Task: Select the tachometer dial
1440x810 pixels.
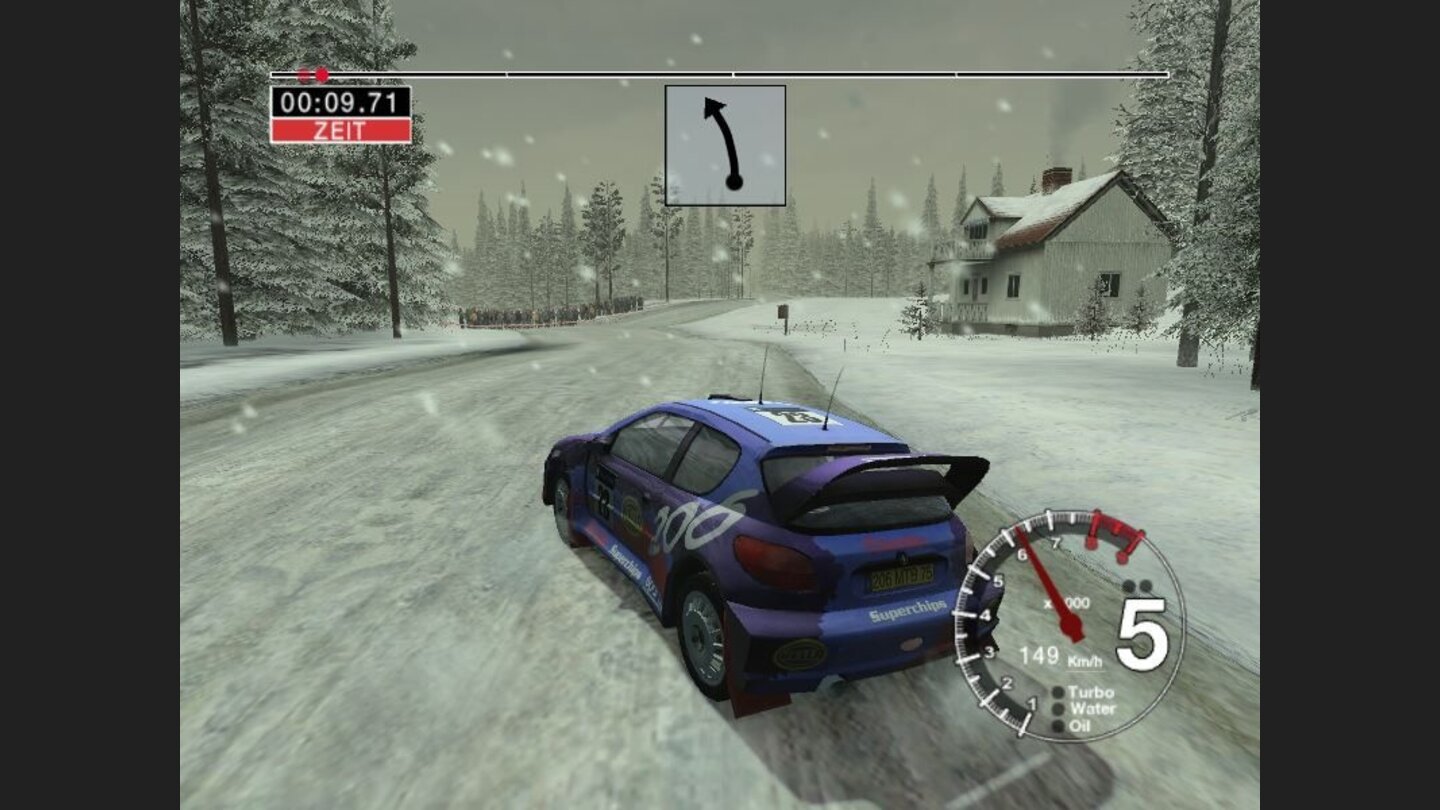Action: [1068, 626]
